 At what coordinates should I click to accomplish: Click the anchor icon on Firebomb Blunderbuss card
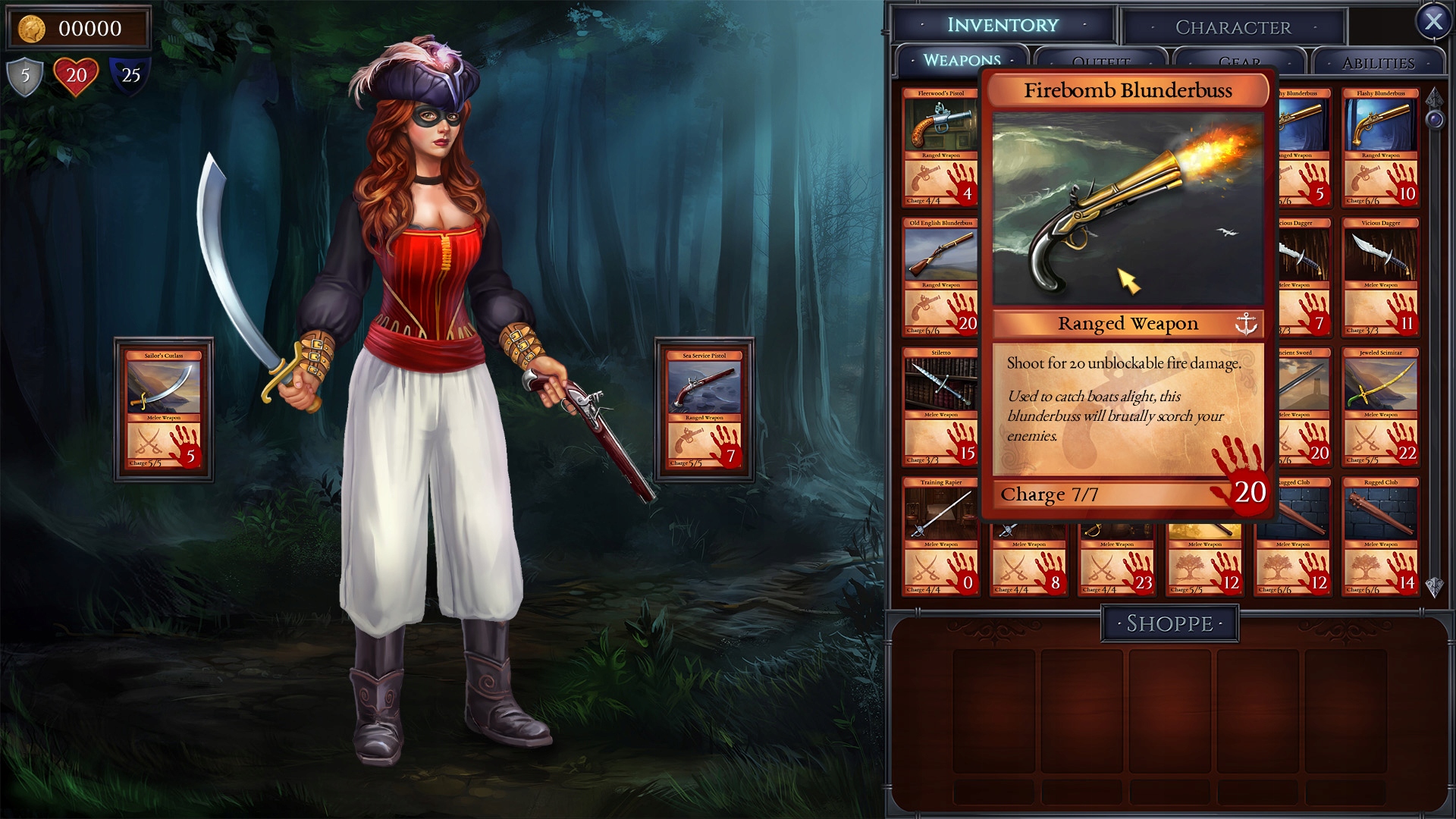(x=1247, y=322)
